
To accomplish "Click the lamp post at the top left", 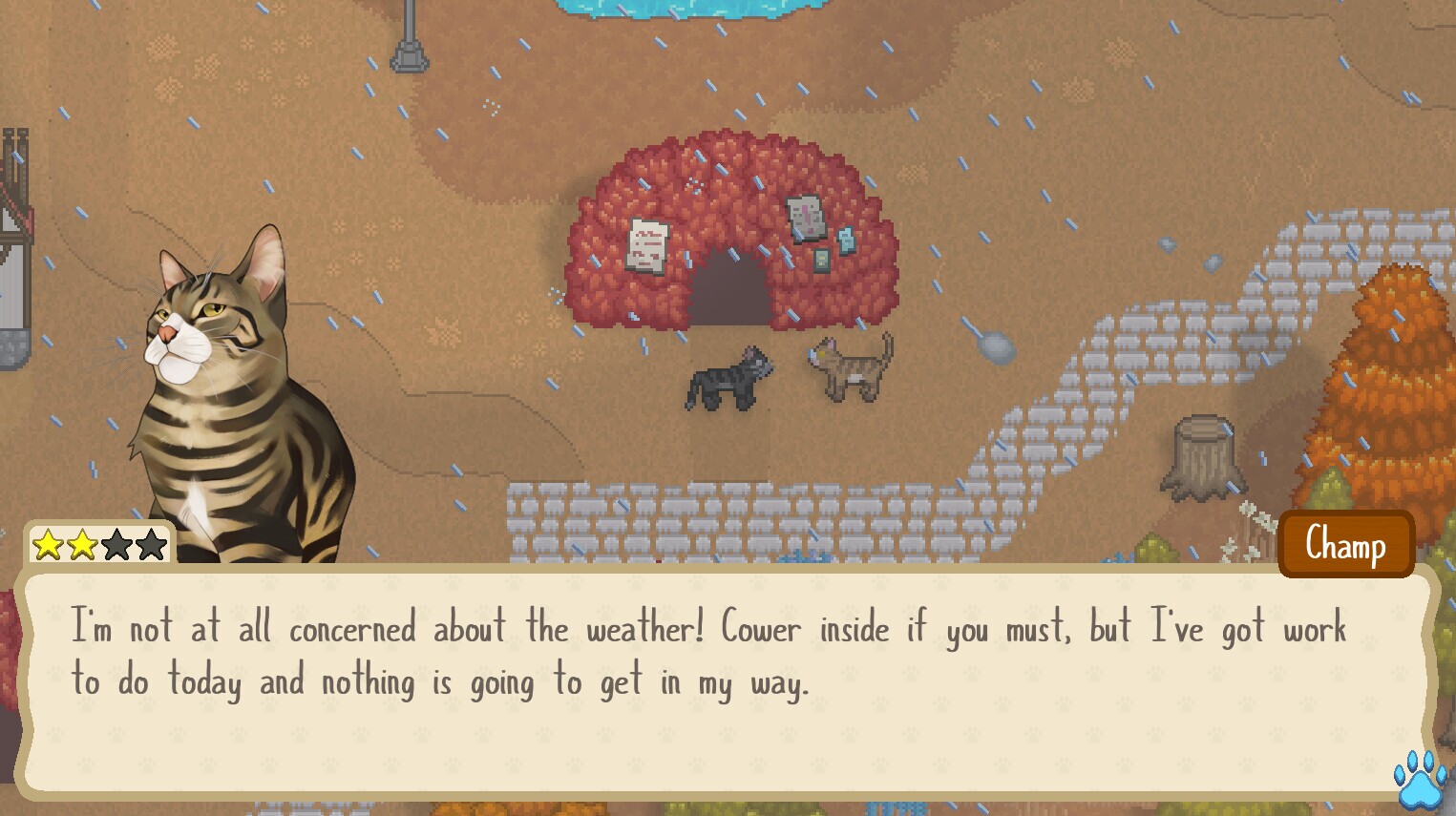I will (x=411, y=43).
